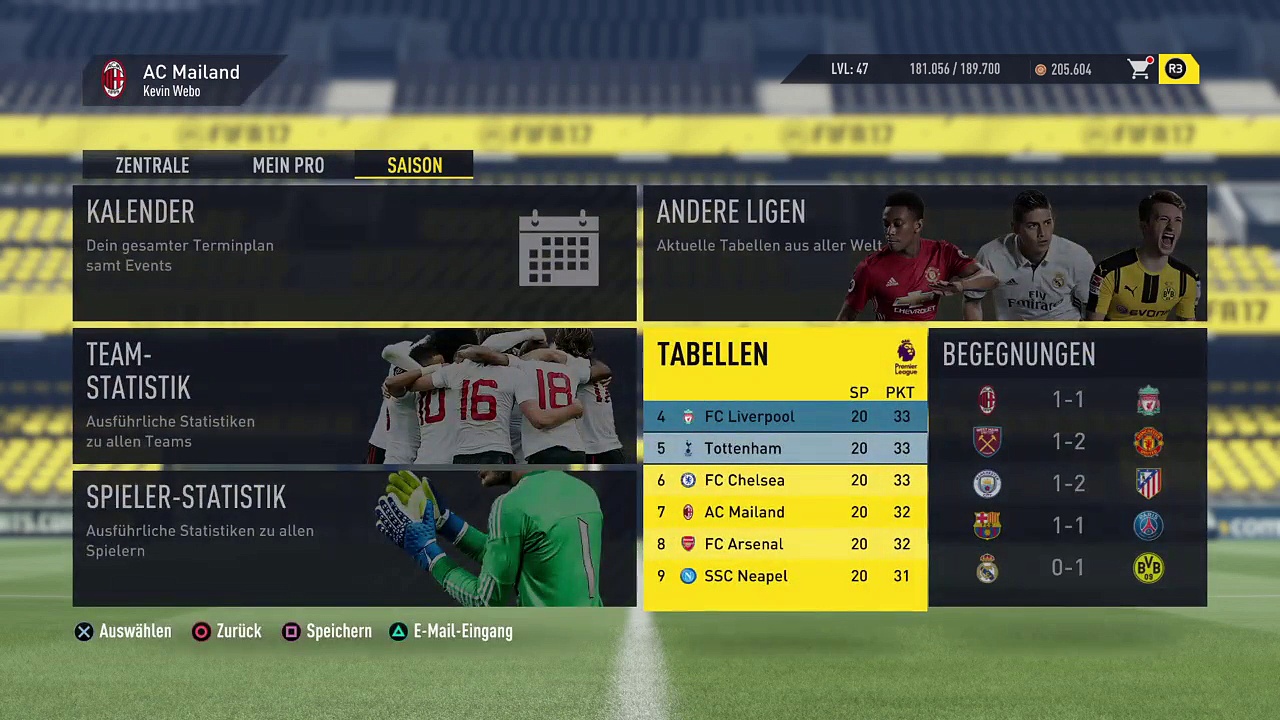Select the Saison tab

pyautogui.click(x=414, y=165)
